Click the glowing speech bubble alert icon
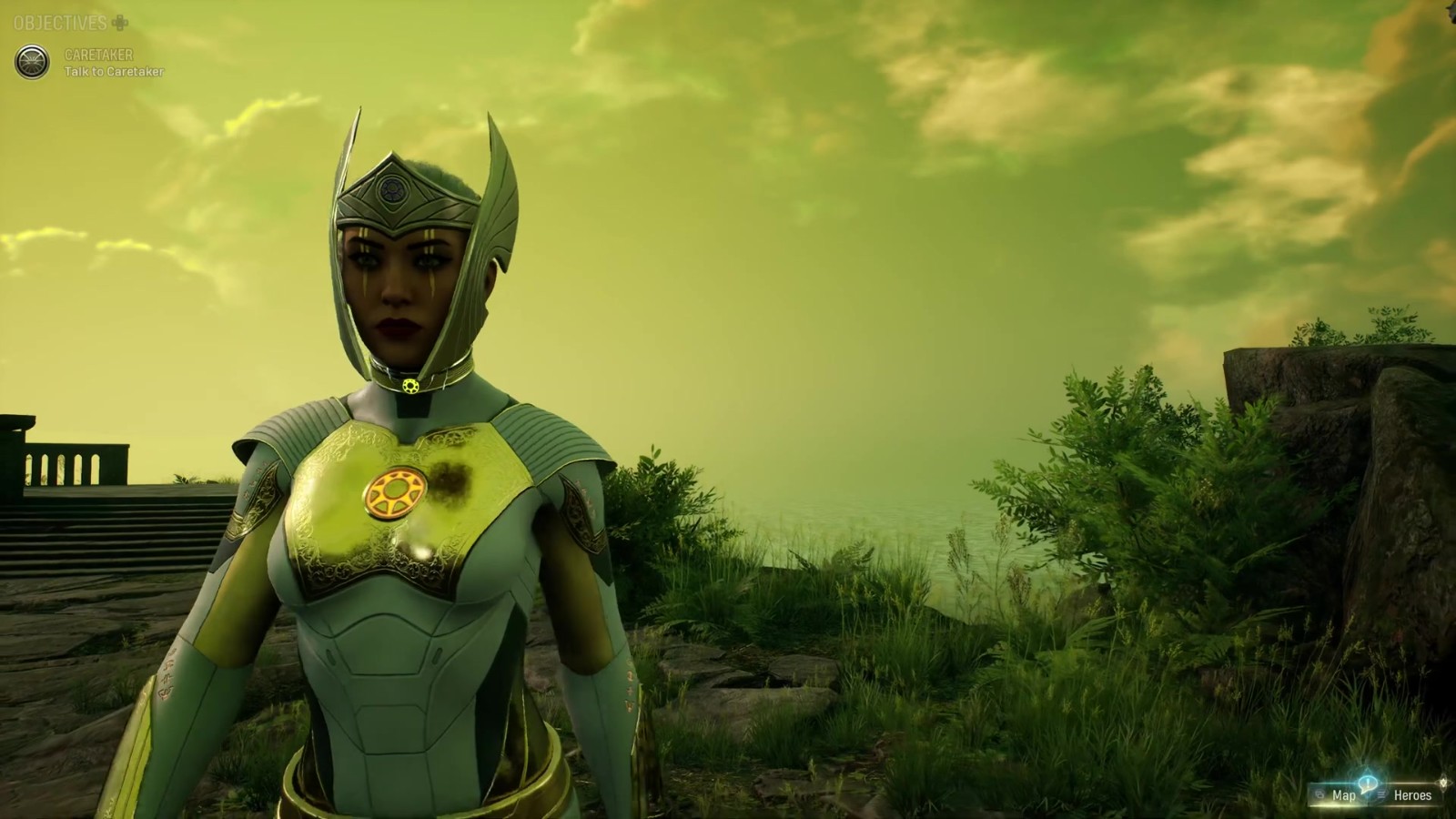 coord(1367,783)
